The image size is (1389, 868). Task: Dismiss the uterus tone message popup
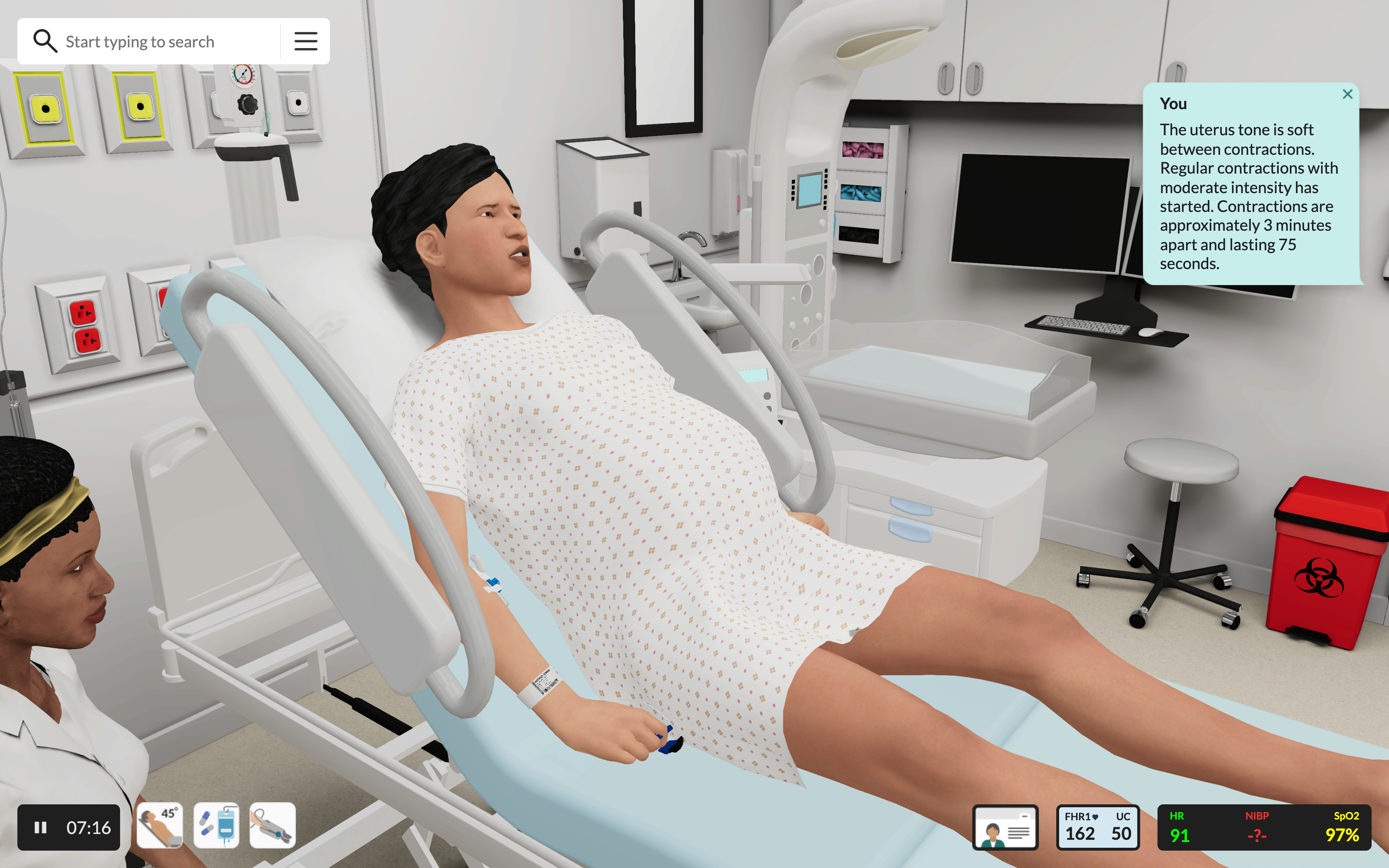(1348, 94)
